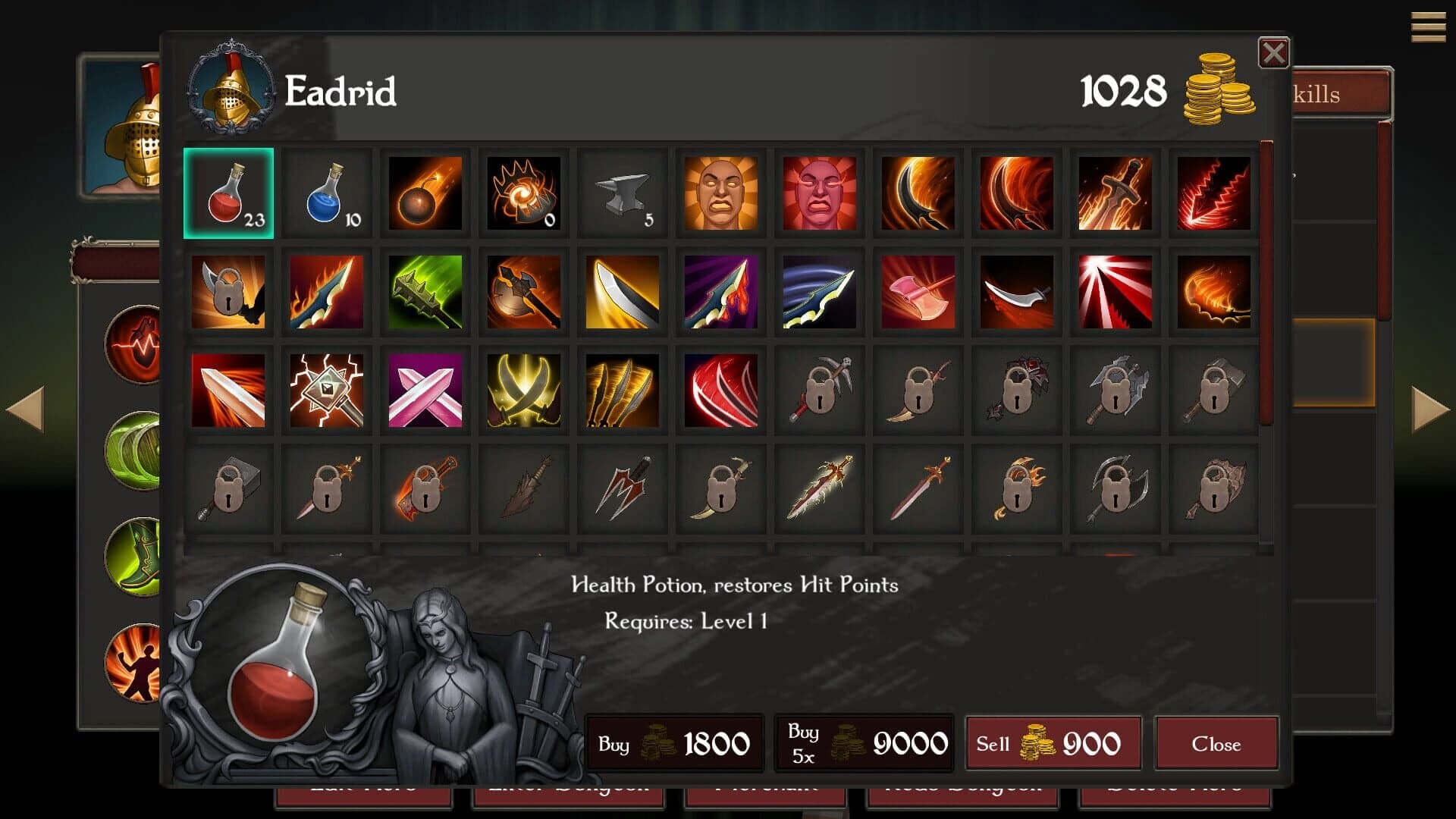
Task: Select the anvil item with quantity 5
Action: pos(622,193)
